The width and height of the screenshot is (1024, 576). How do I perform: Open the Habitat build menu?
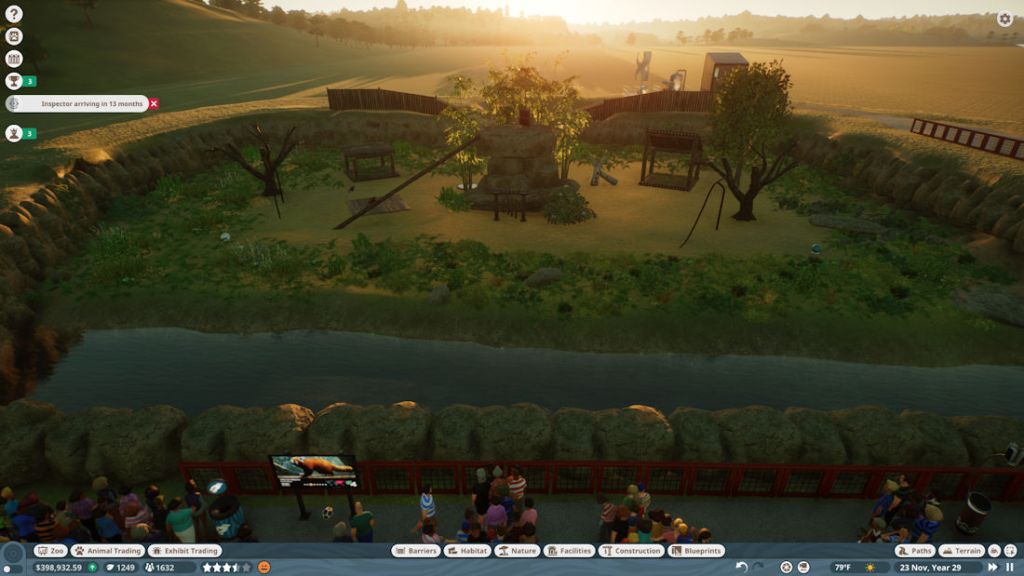point(467,551)
